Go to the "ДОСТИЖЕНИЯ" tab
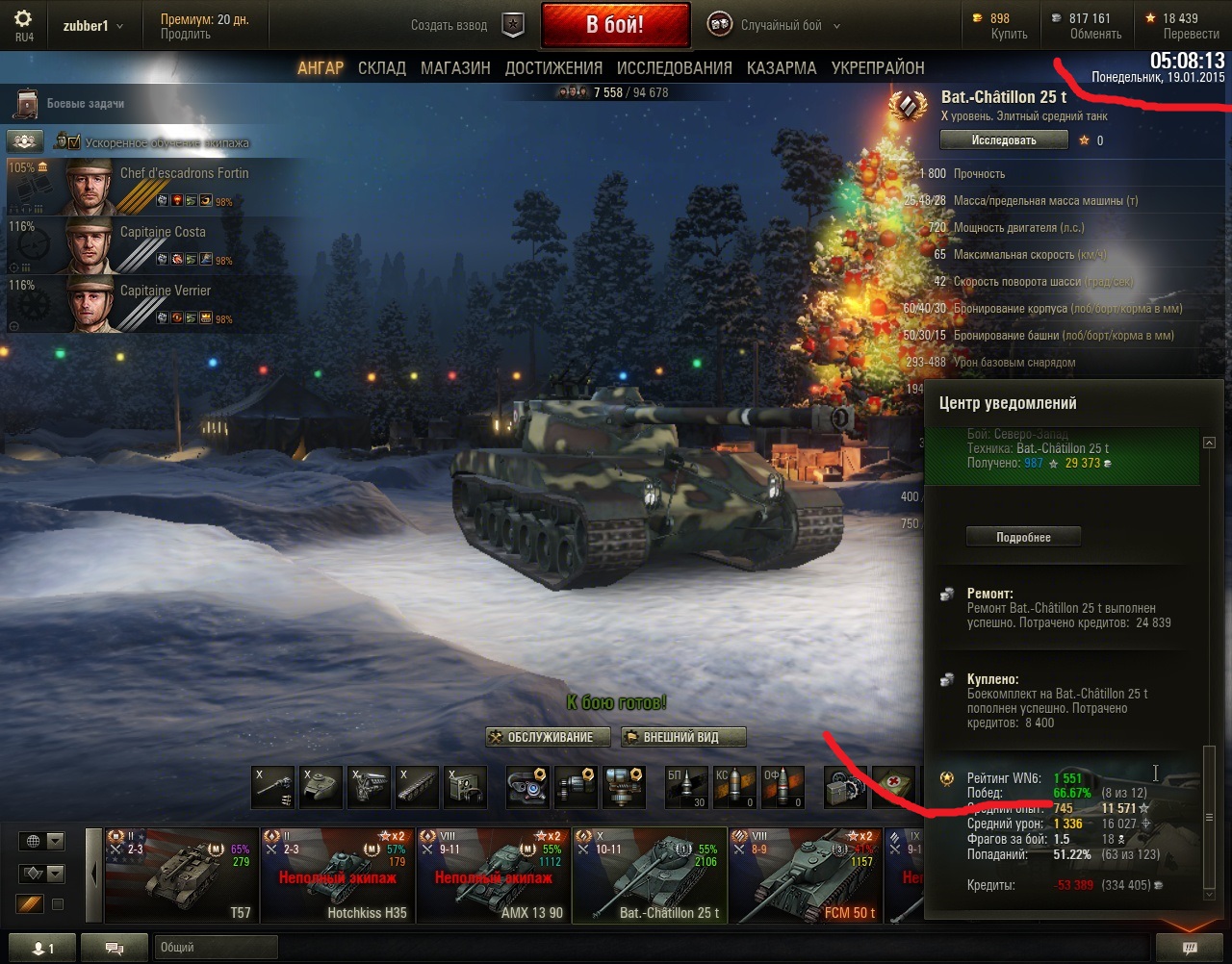The width and height of the screenshot is (1232, 964). click(x=553, y=68)
